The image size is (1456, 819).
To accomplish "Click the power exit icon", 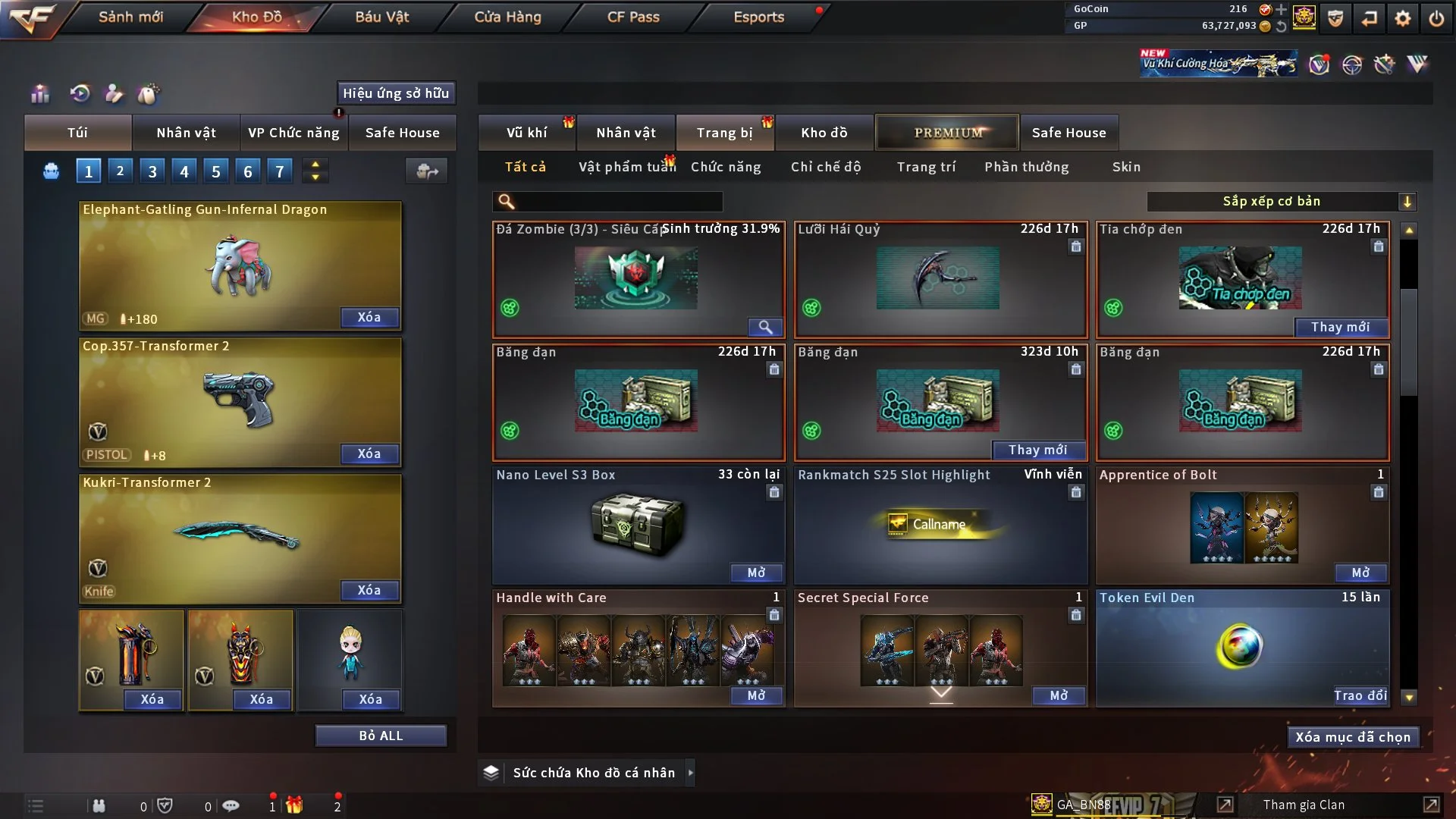I will [x=1436, y=18].
